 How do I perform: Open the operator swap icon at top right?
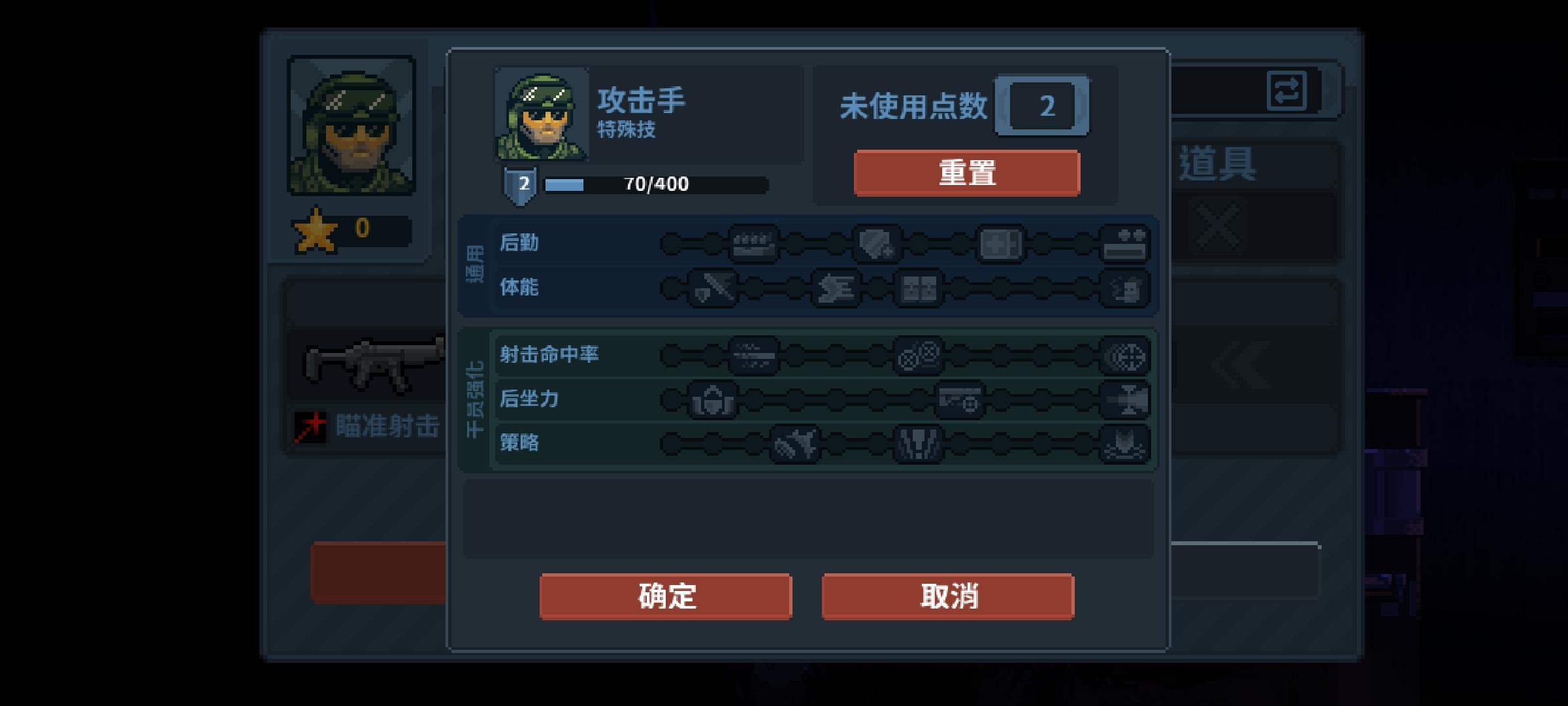tap(1285, 92)
